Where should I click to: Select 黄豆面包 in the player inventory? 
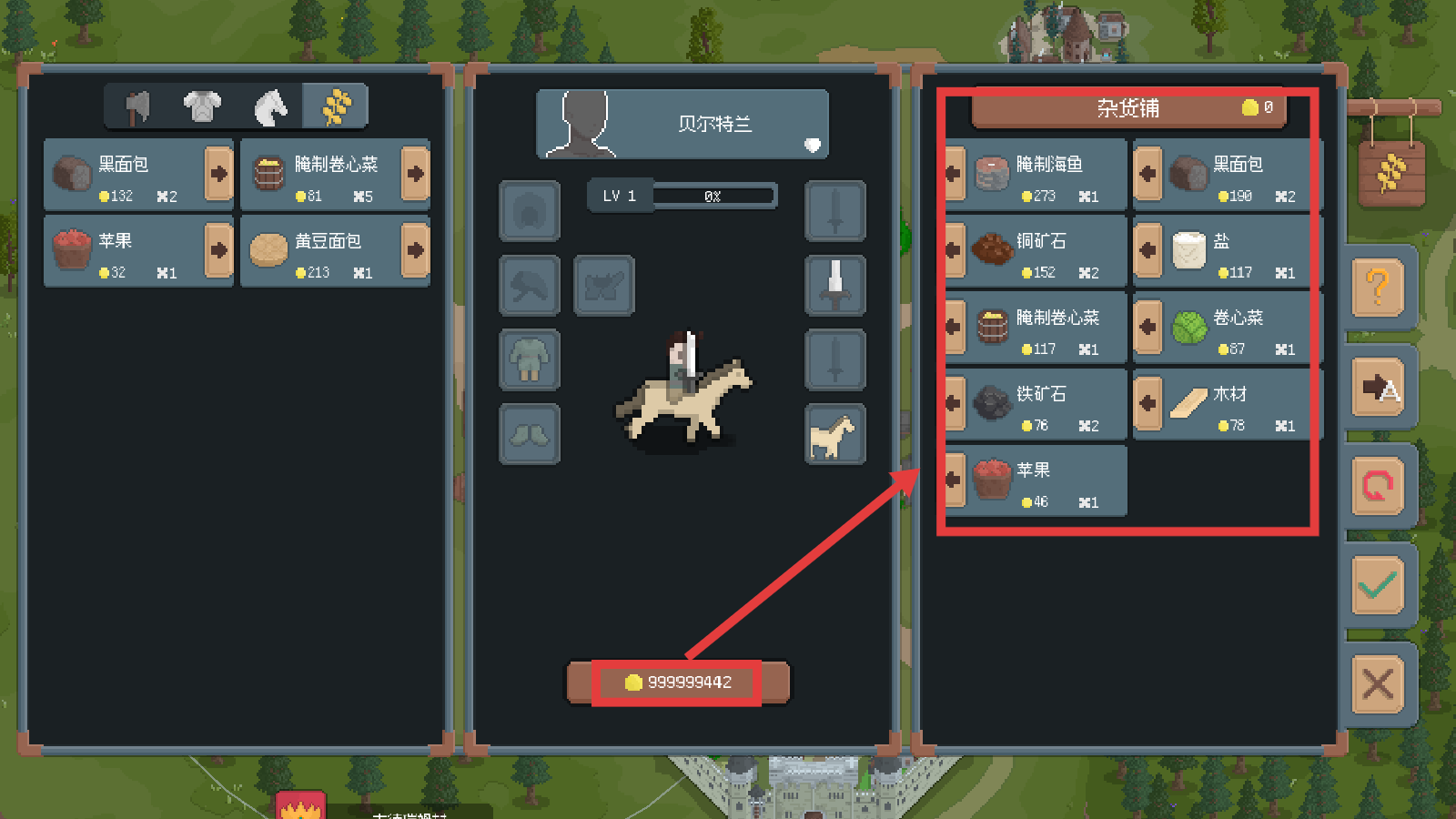click(322, 250)
